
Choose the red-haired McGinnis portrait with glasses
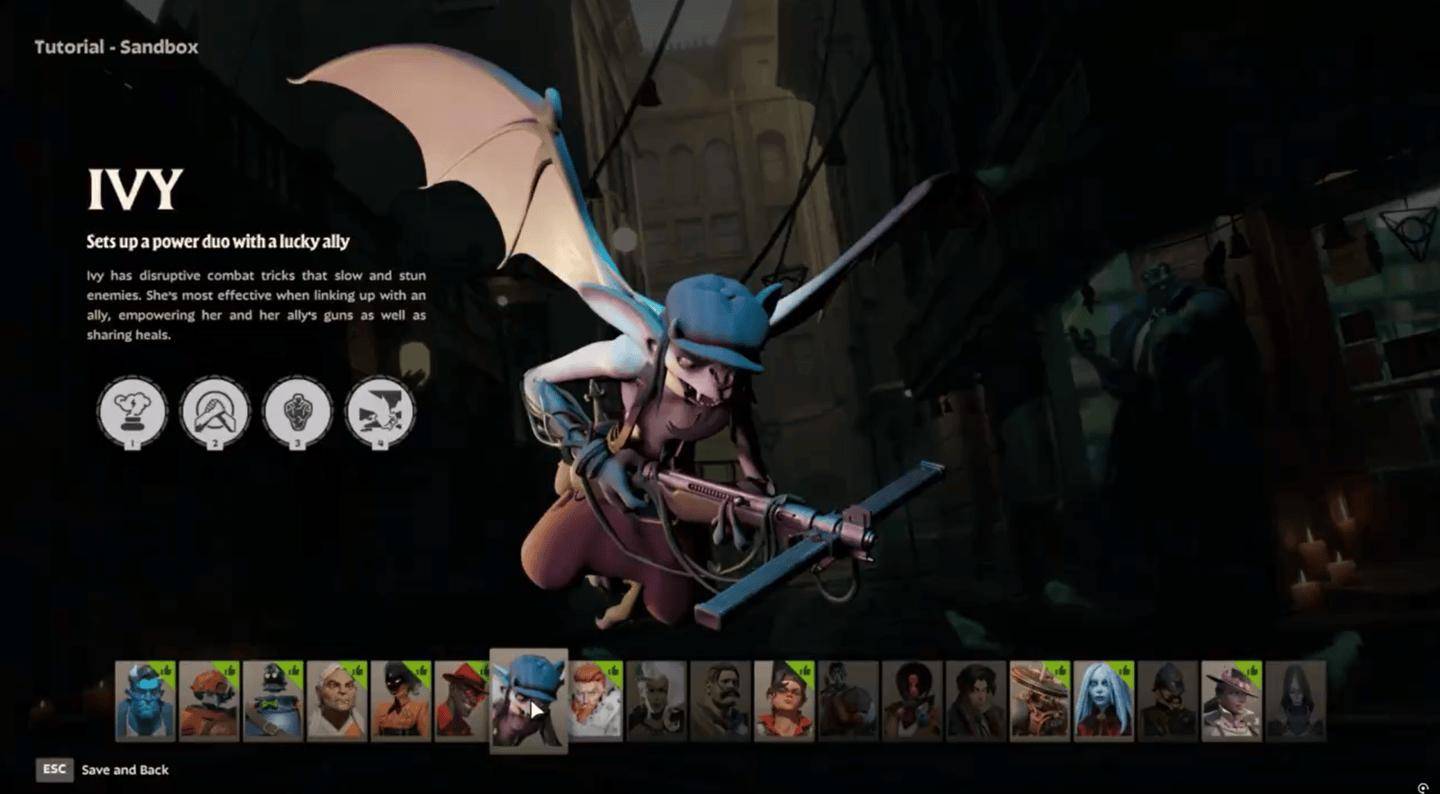point(784,700)
